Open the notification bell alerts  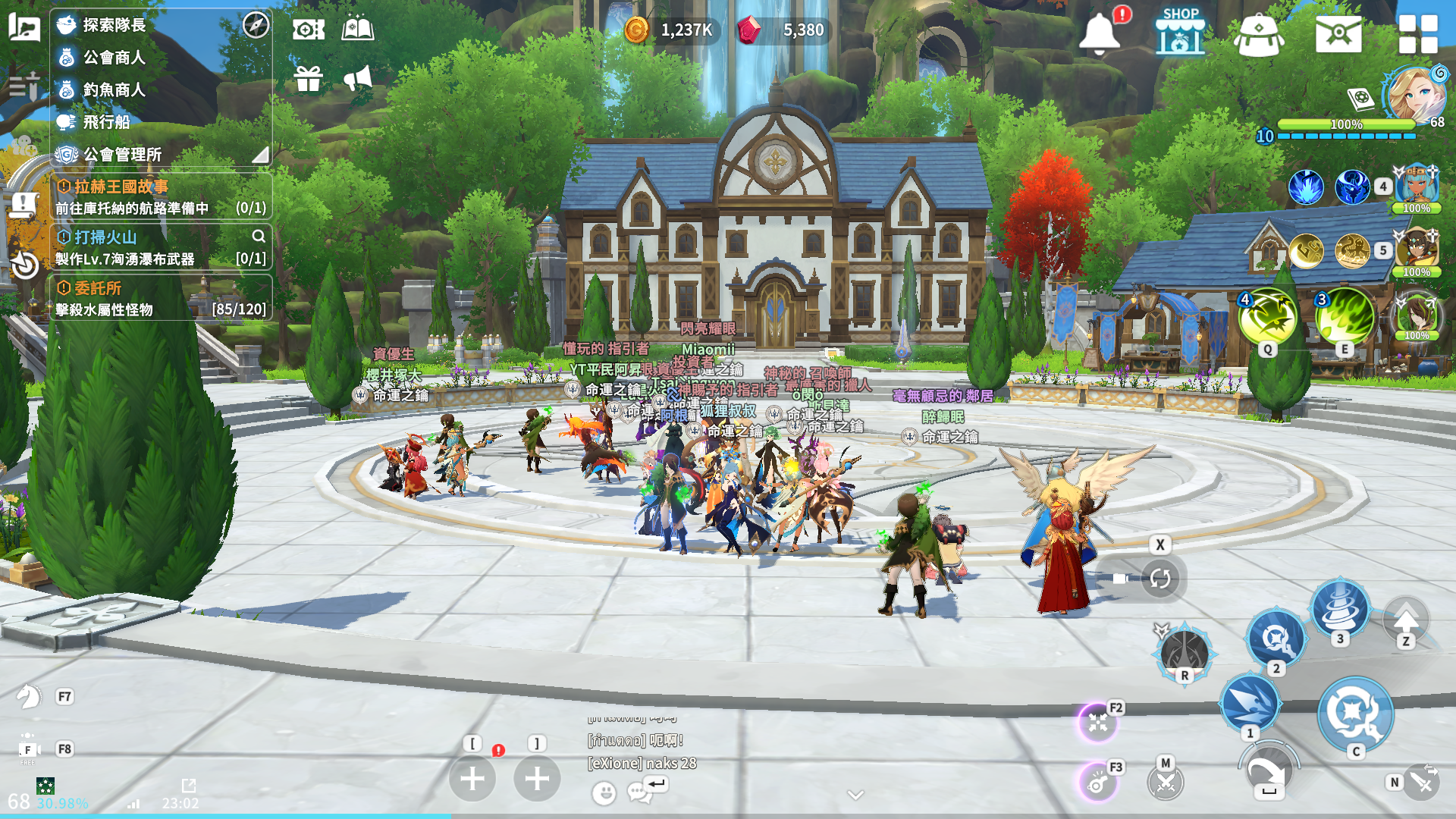(1100, 33)
